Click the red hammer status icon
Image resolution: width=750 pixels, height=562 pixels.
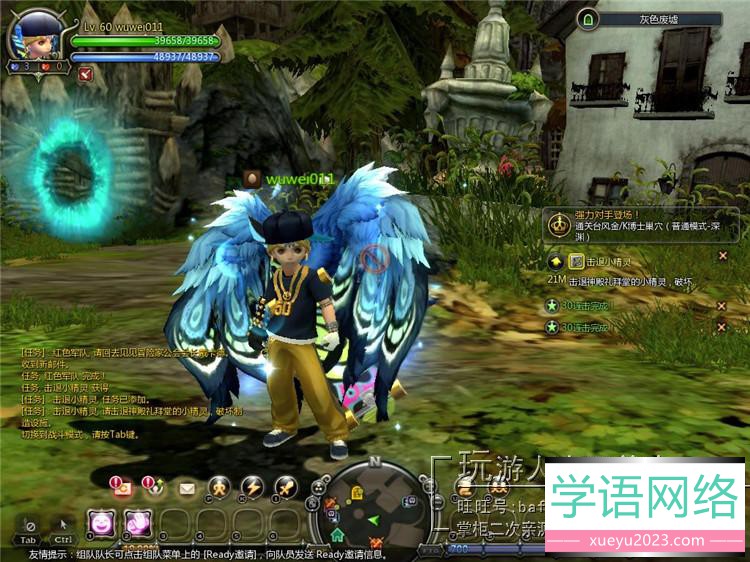85,73
